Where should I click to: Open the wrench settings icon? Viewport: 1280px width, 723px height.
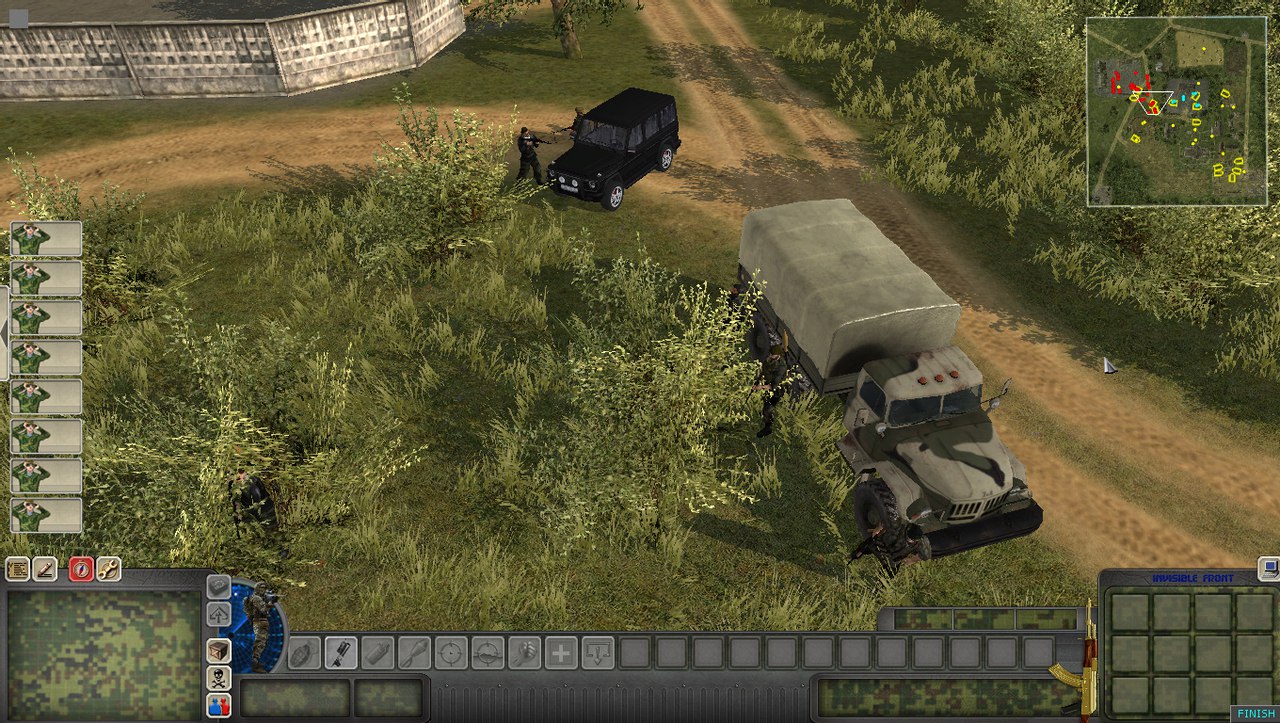pyautogui.click(x=108, y=569)
